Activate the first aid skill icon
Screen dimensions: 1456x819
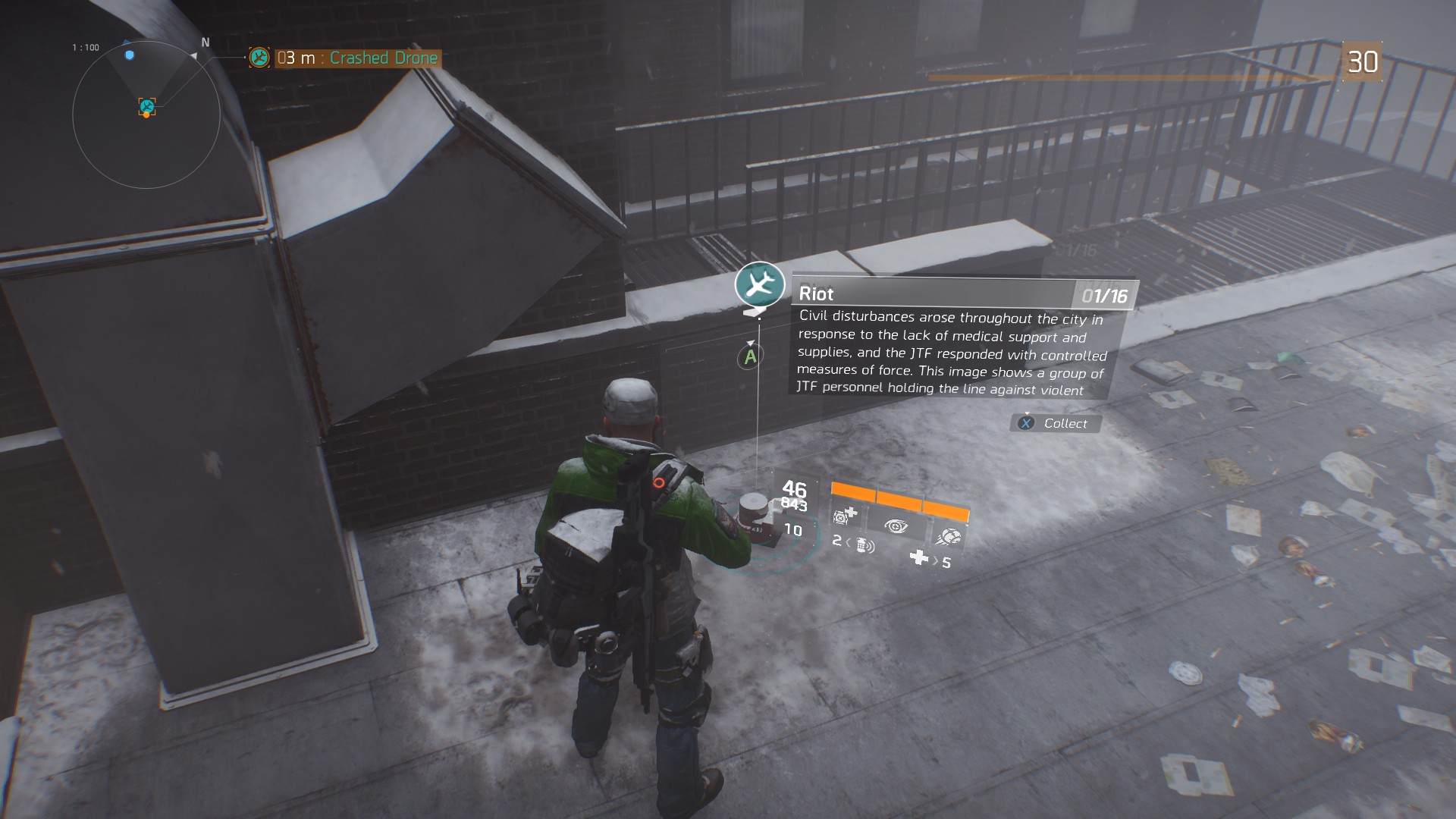844,516
